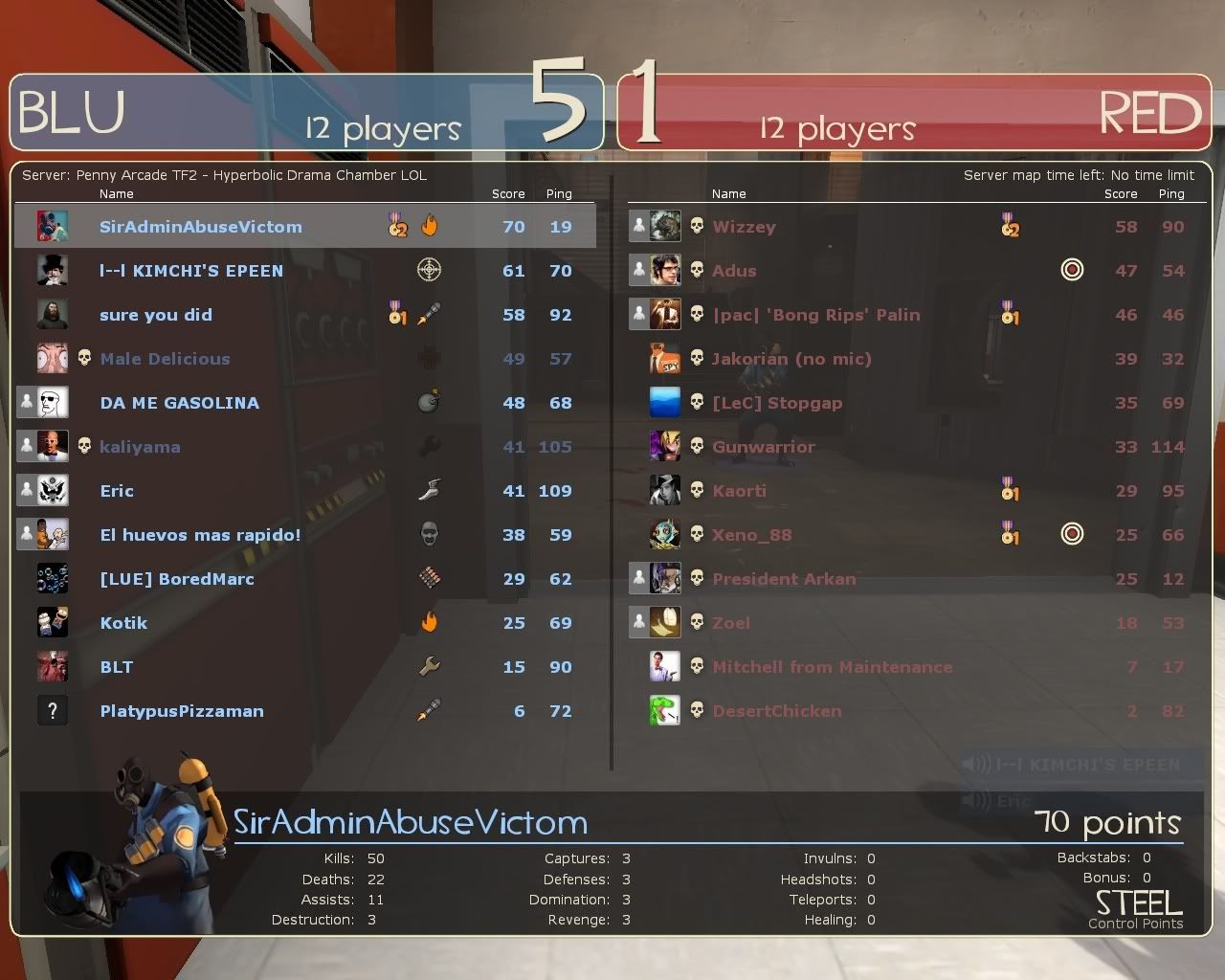Click the Medic syringe icon beside PlatypusPizzaman
The image size is (1225, 980).
pyautogui.click(x=429, y=710)
